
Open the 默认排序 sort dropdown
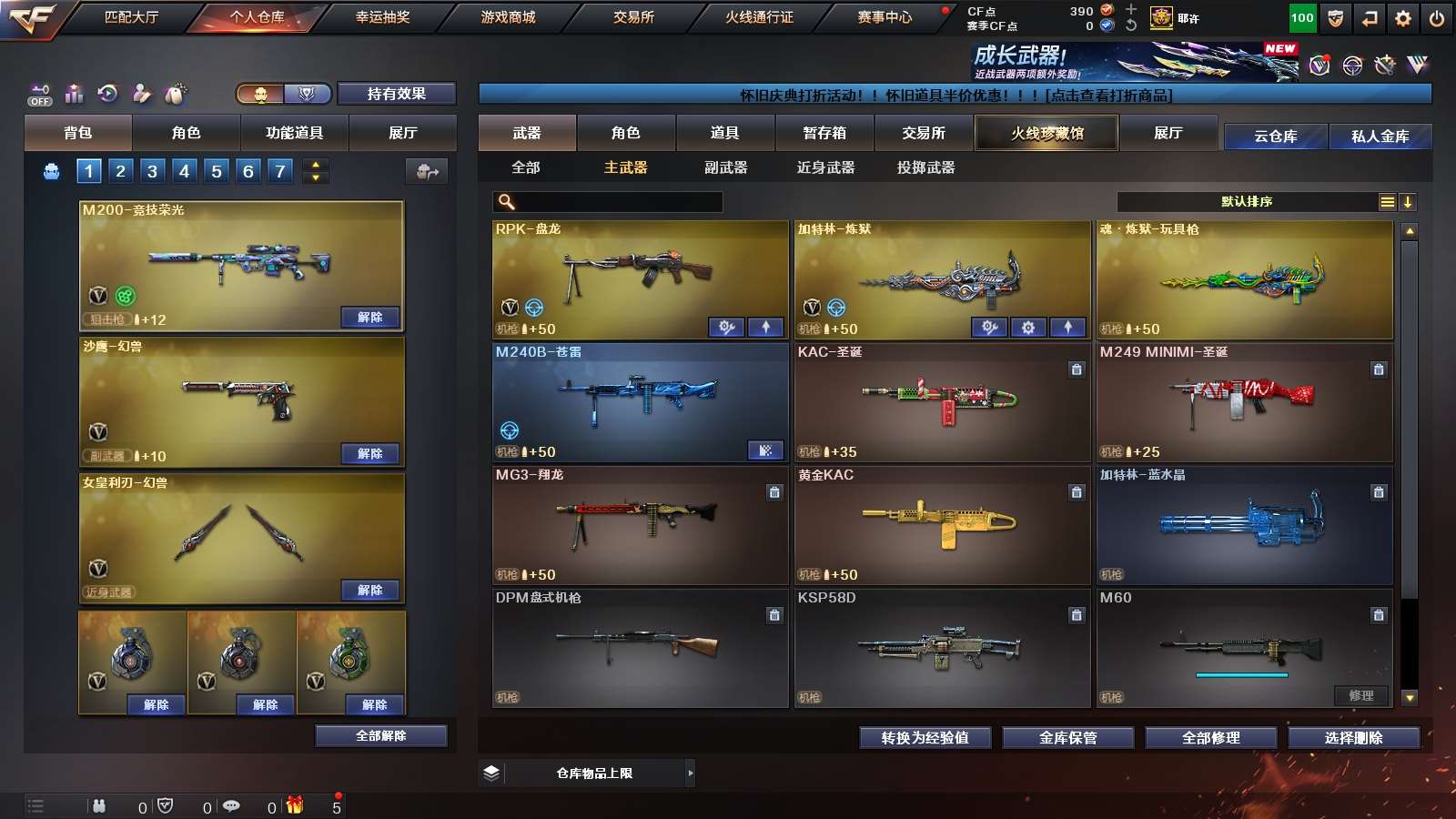point(1247,202)
